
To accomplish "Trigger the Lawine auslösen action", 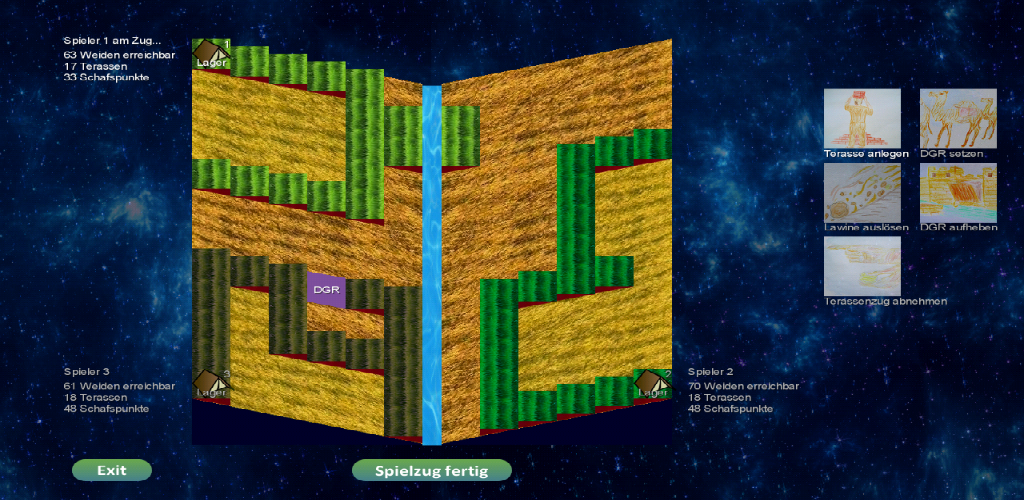I will tap(861, 193).
